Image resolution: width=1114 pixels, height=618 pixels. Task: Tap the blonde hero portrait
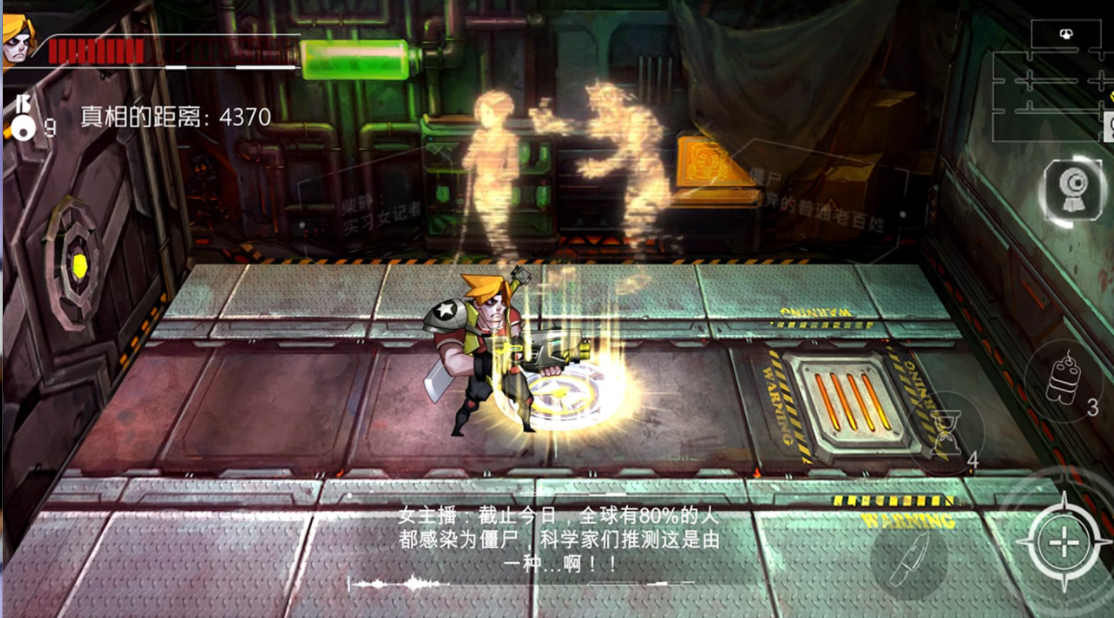[x=18, y=41]
